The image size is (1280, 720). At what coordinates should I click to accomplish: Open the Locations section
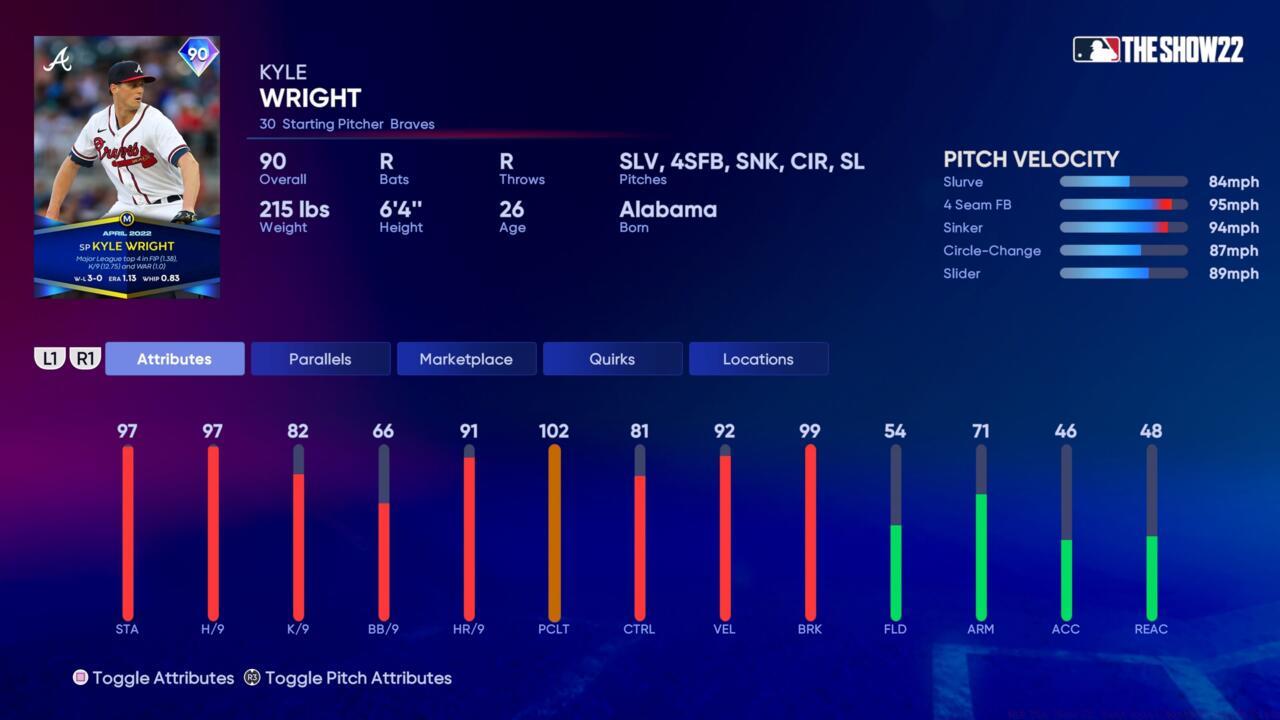coord(758,358)
